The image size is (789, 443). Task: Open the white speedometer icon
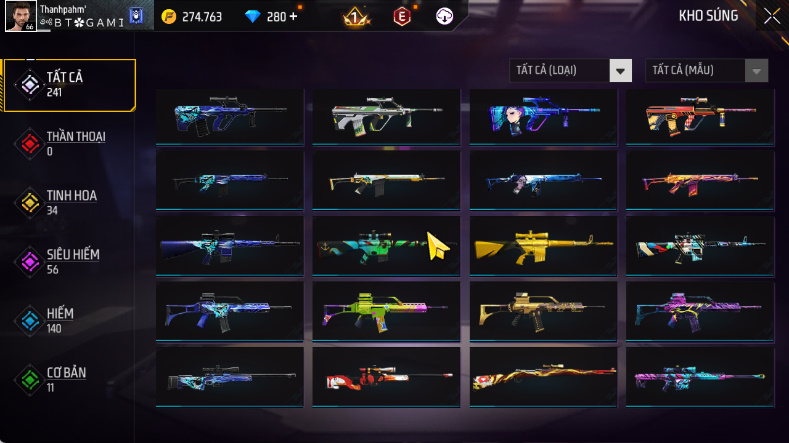(445, 16)
